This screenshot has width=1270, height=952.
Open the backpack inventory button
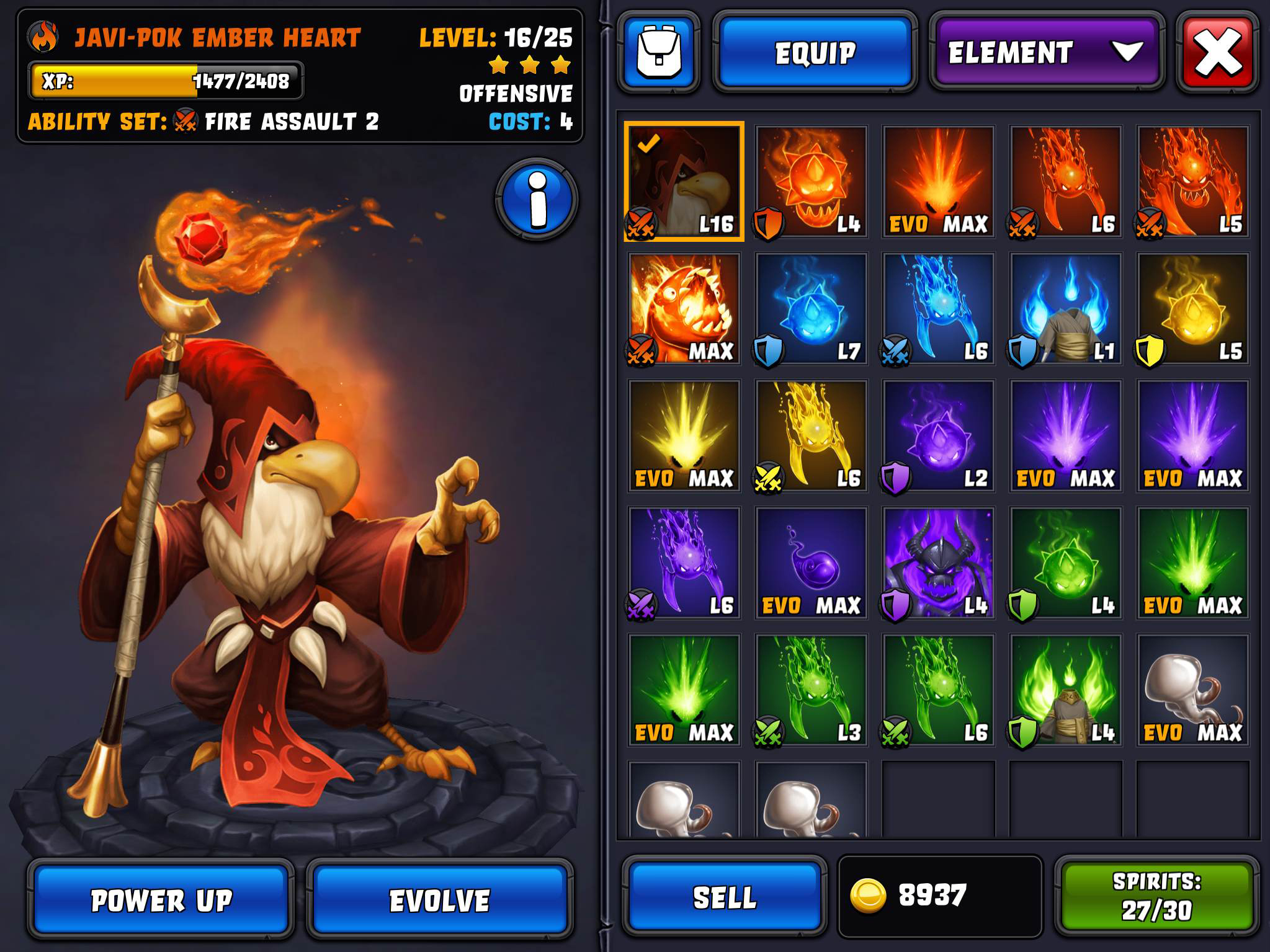point(659,53)
